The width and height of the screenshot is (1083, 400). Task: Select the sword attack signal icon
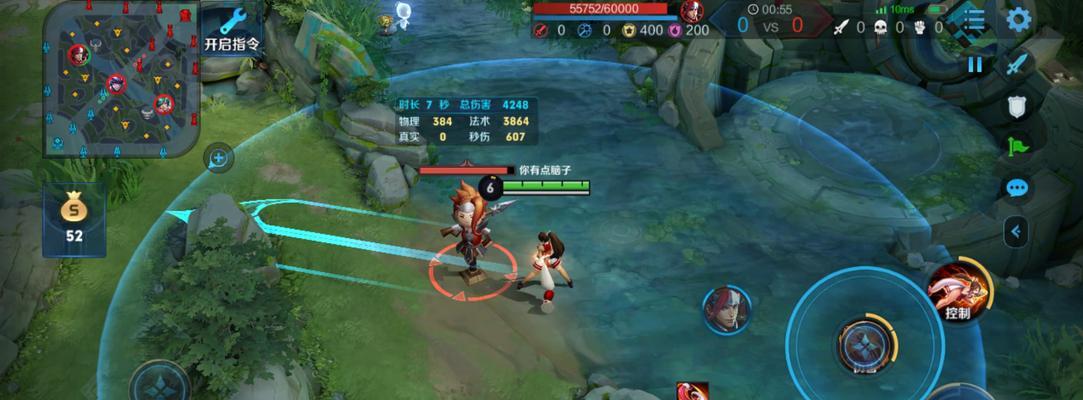click(x=1017, y=65)
